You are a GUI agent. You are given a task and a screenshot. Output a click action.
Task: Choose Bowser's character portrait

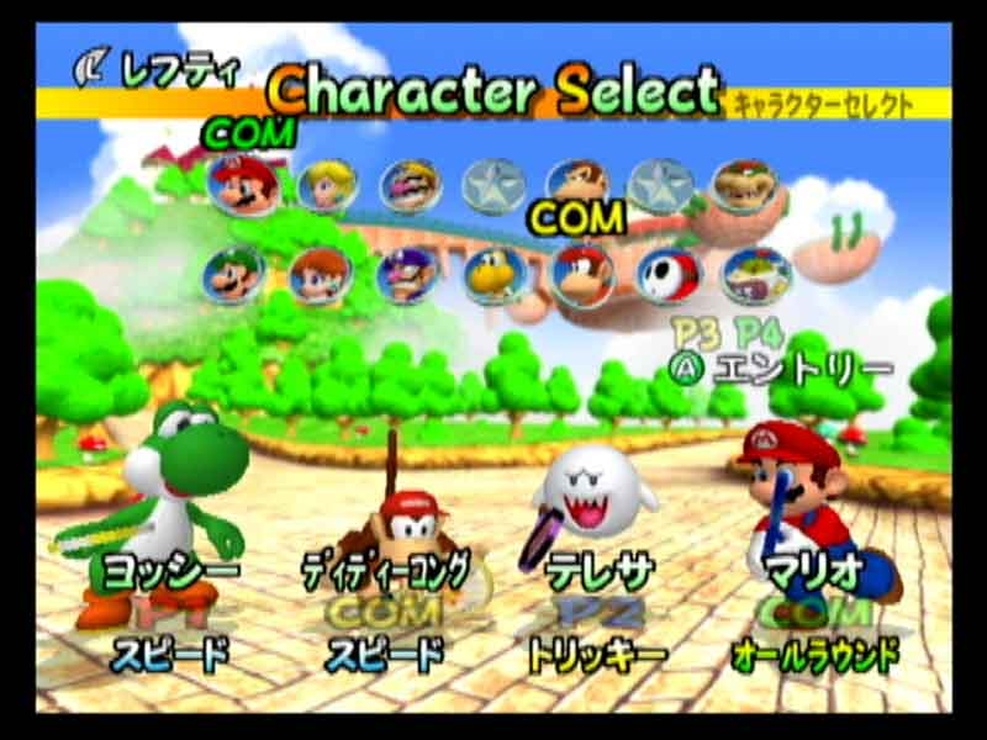(745, 186)
